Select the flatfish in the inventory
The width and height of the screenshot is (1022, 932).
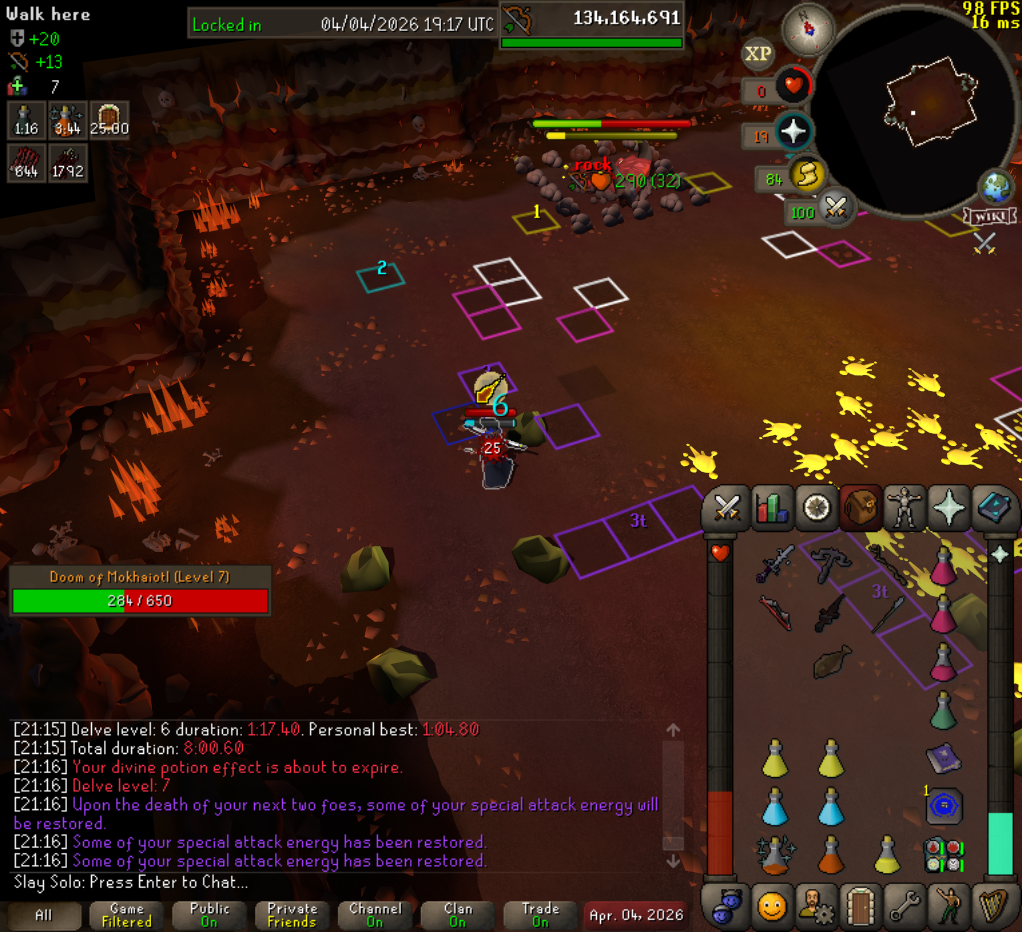pos(831,662)
